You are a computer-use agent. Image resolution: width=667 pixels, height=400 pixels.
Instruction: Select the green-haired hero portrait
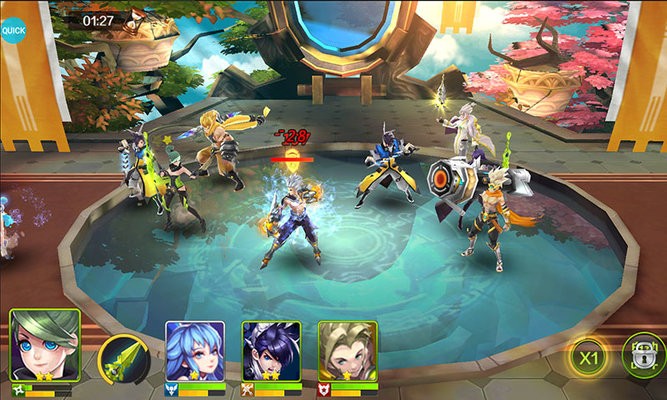(x=44, y=345)
